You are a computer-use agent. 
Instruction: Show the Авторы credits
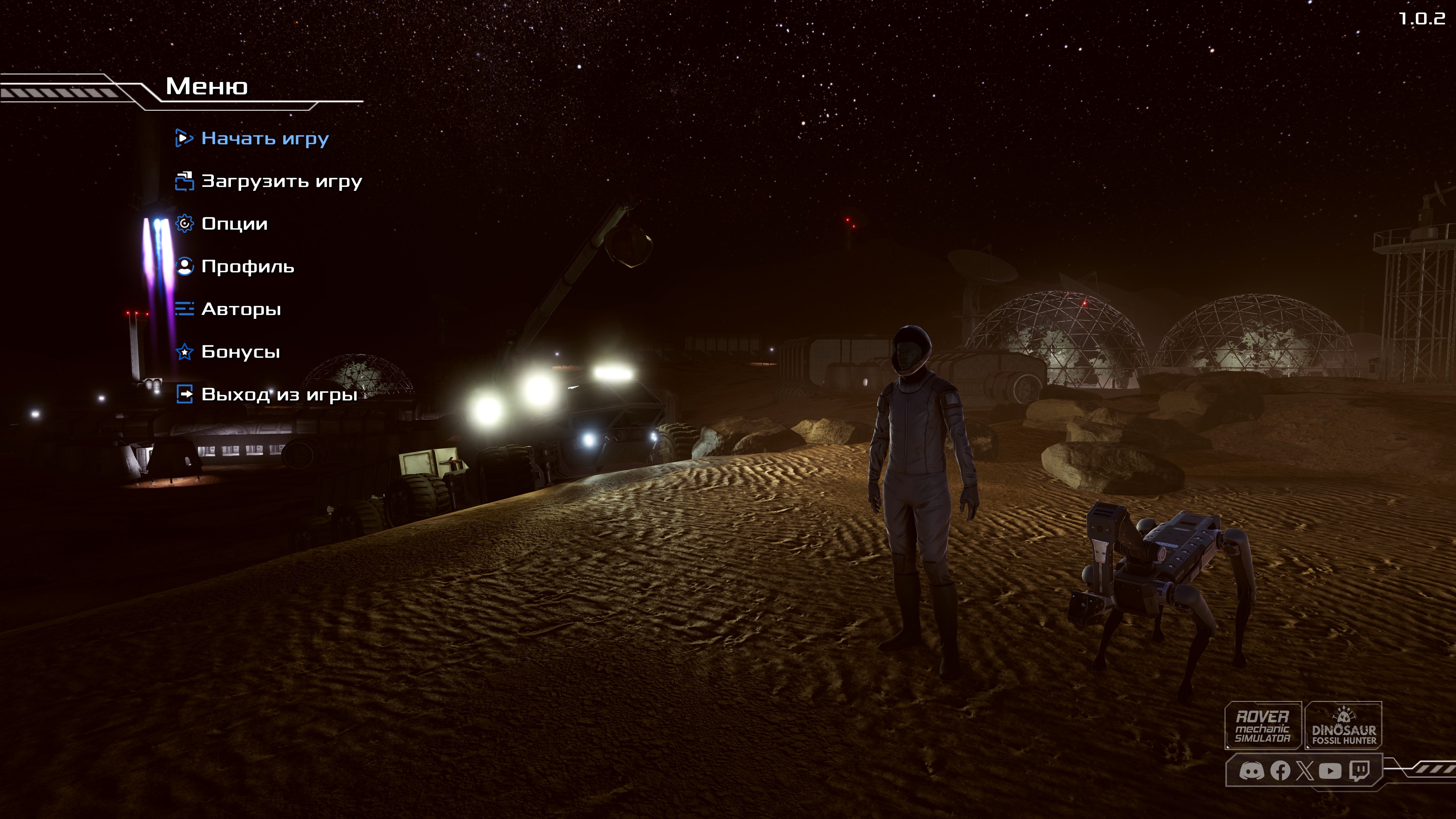click(241, 309)
